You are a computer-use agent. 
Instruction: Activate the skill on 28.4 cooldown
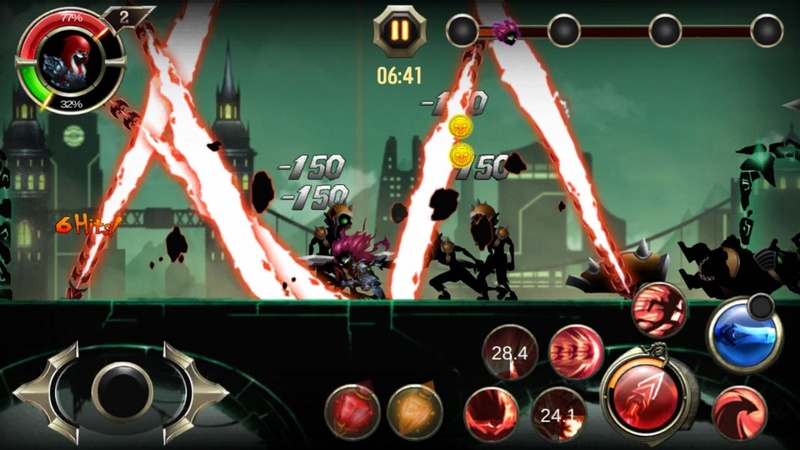point(509,351)
